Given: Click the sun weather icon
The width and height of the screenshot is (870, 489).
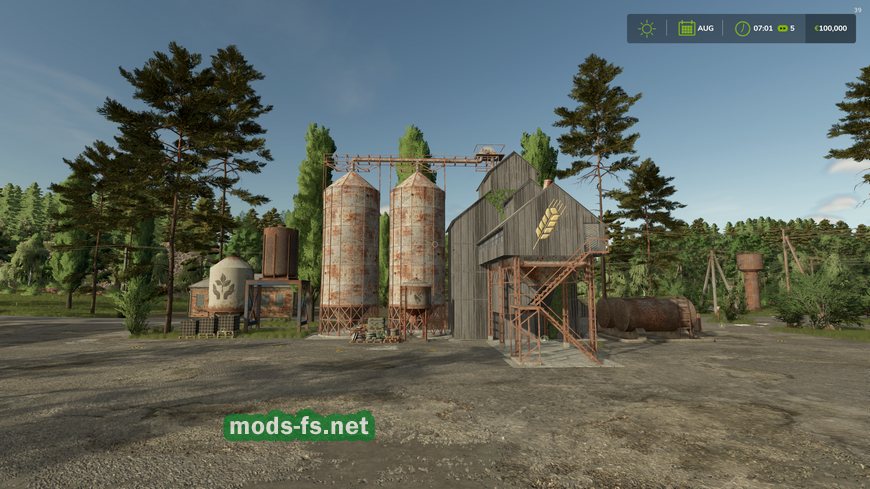Looking at the screenshot, I should (647, 28).
